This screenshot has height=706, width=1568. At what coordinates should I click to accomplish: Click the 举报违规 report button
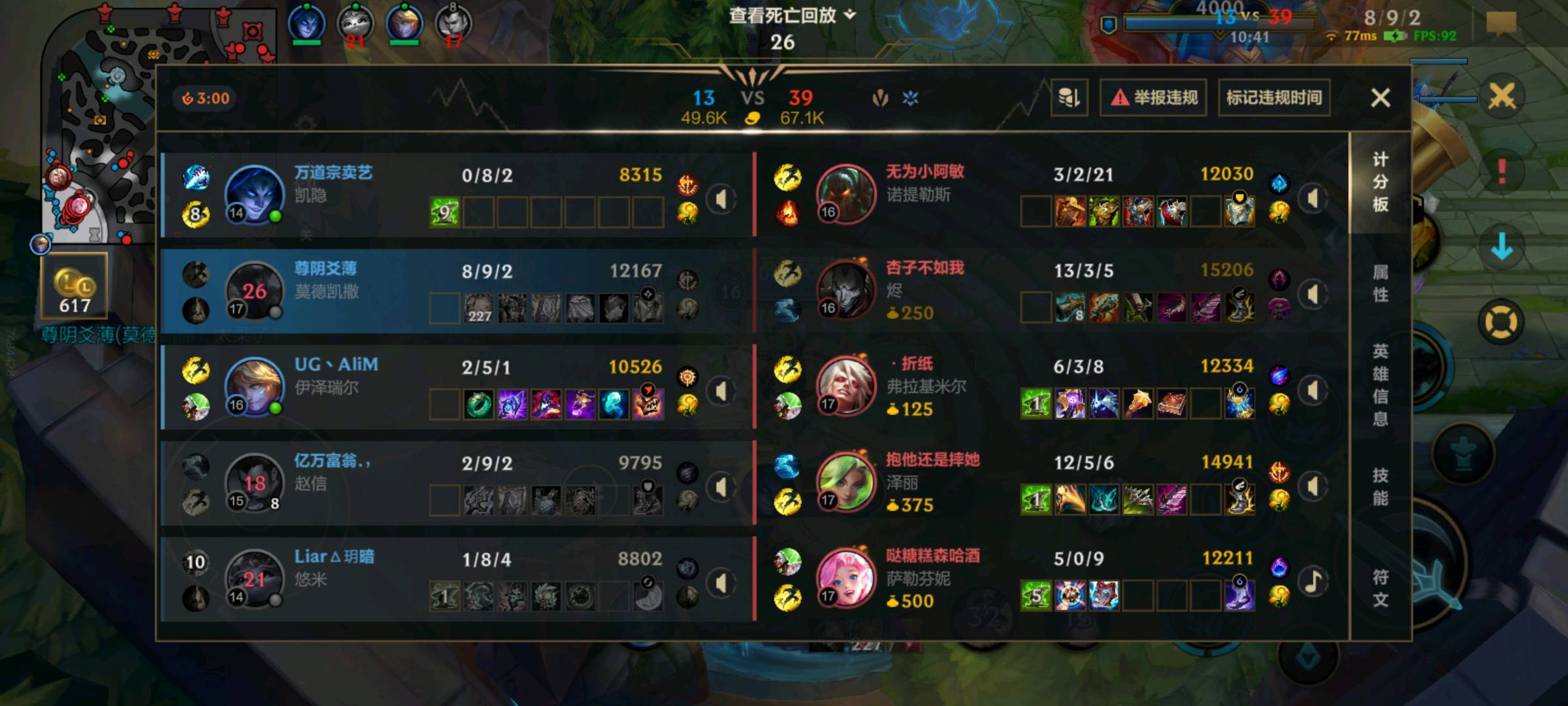click(1152, 97)
